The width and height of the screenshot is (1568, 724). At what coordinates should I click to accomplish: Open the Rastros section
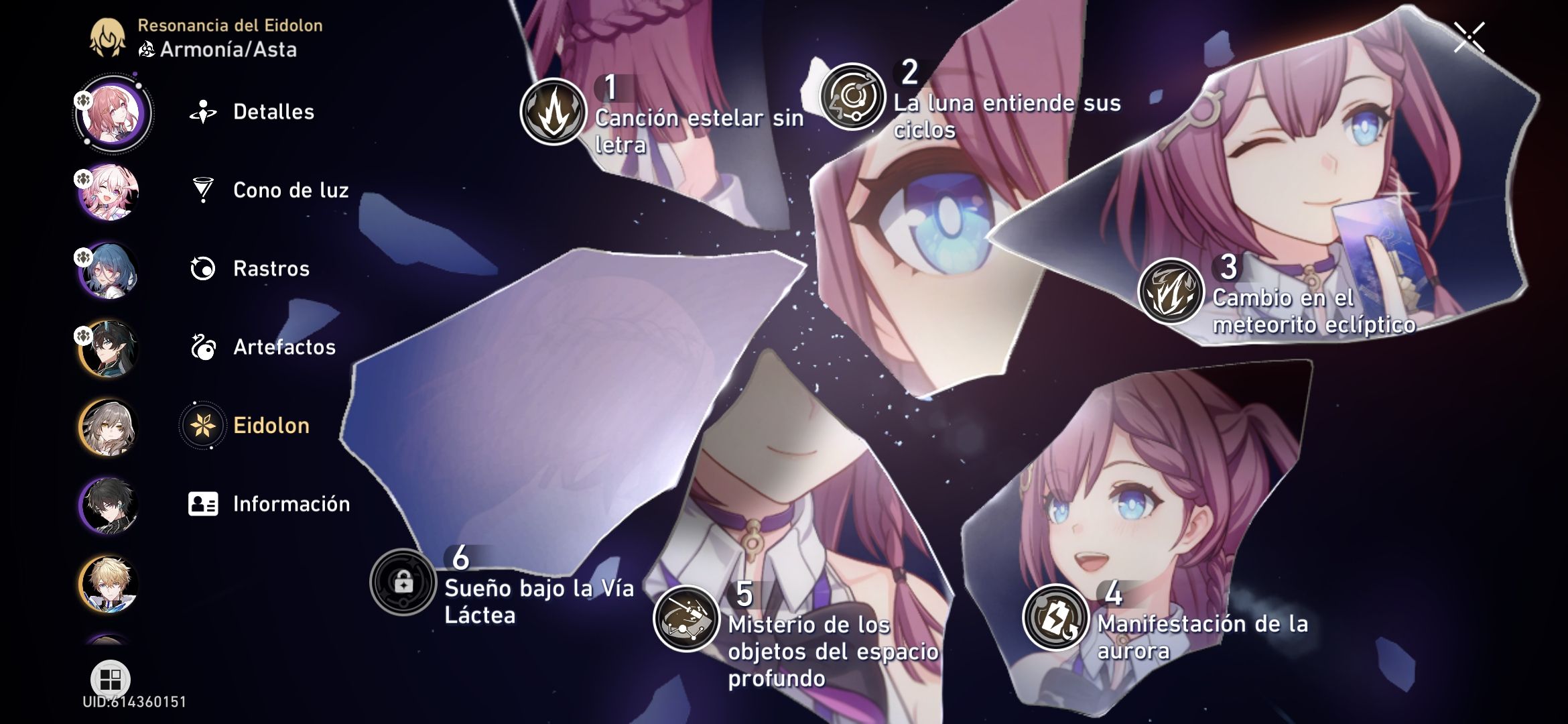(203, 268)
